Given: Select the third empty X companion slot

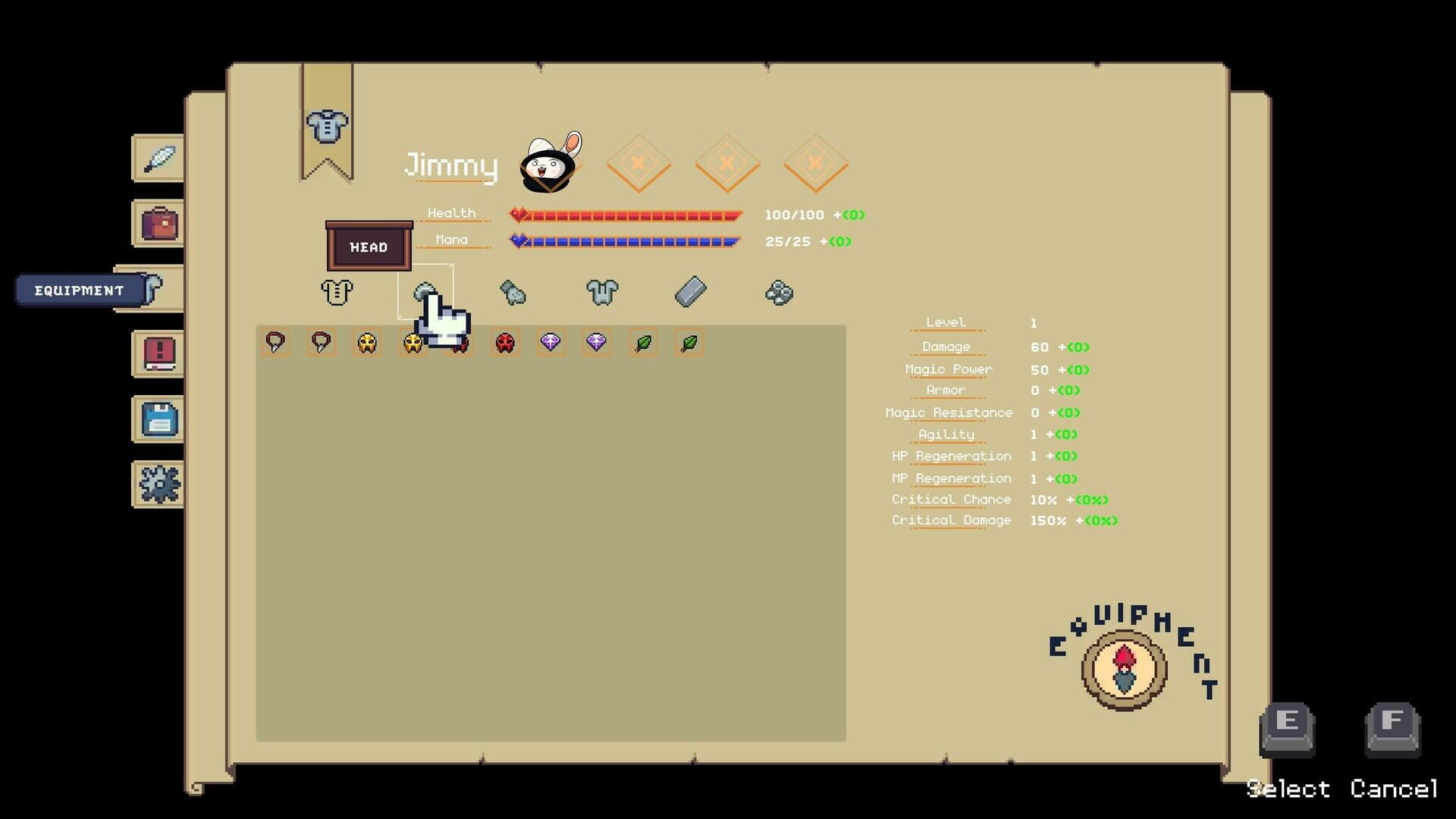Looking at the screenshot, I should point(815,162).
